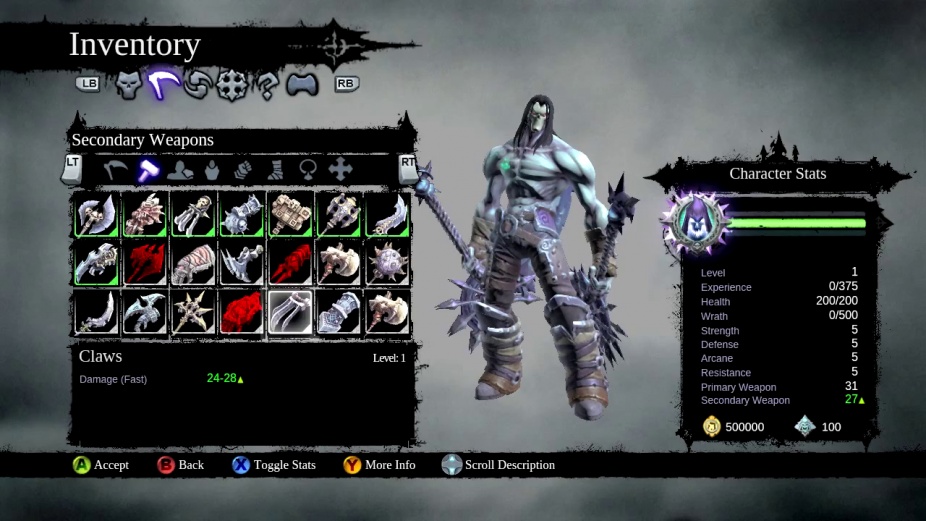Select the round spiked mace slot
The width and height of the screenshot is (926, 521).
(x=387, y=263)
